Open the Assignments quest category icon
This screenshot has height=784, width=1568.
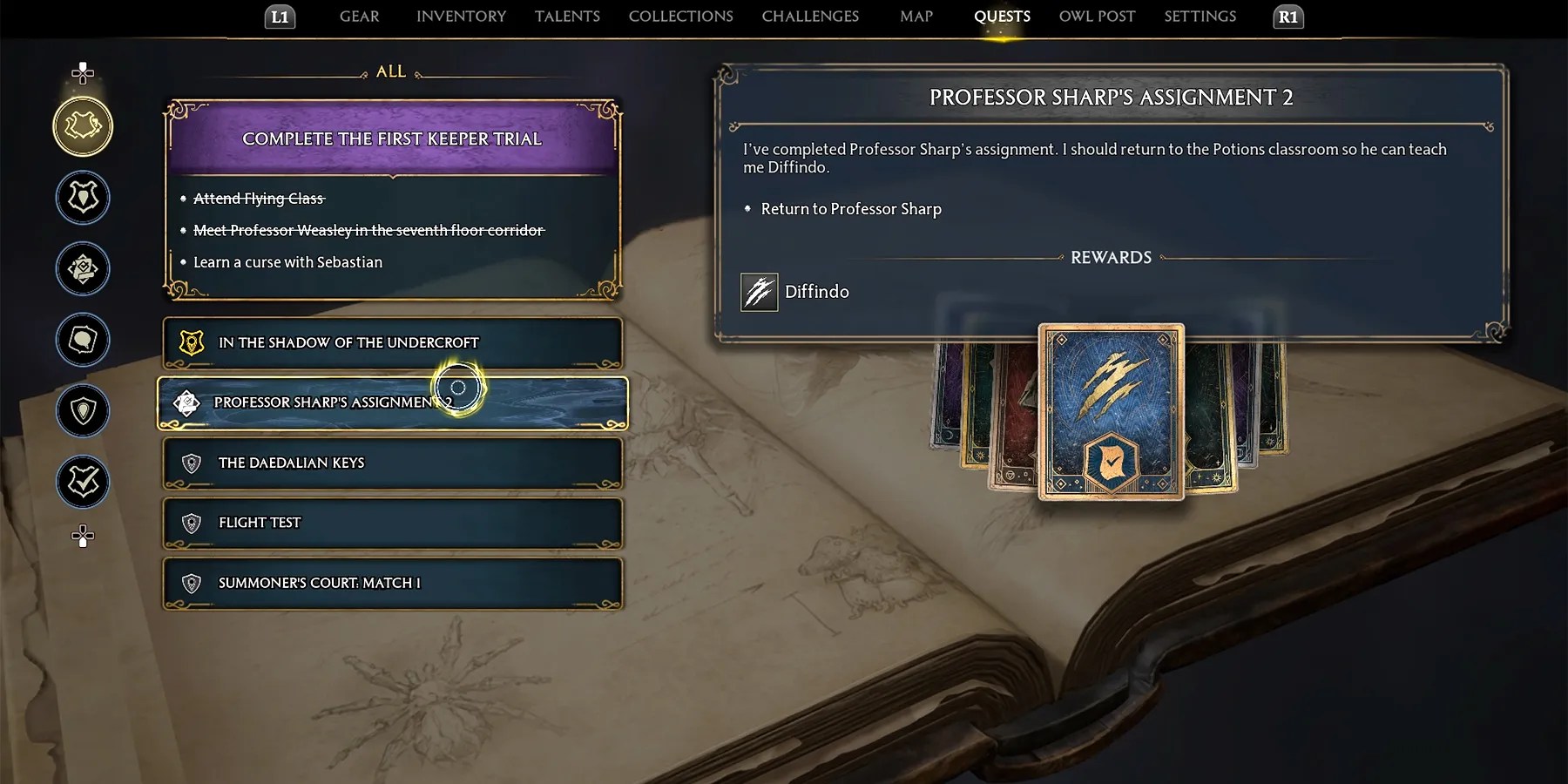coord(83,269)
